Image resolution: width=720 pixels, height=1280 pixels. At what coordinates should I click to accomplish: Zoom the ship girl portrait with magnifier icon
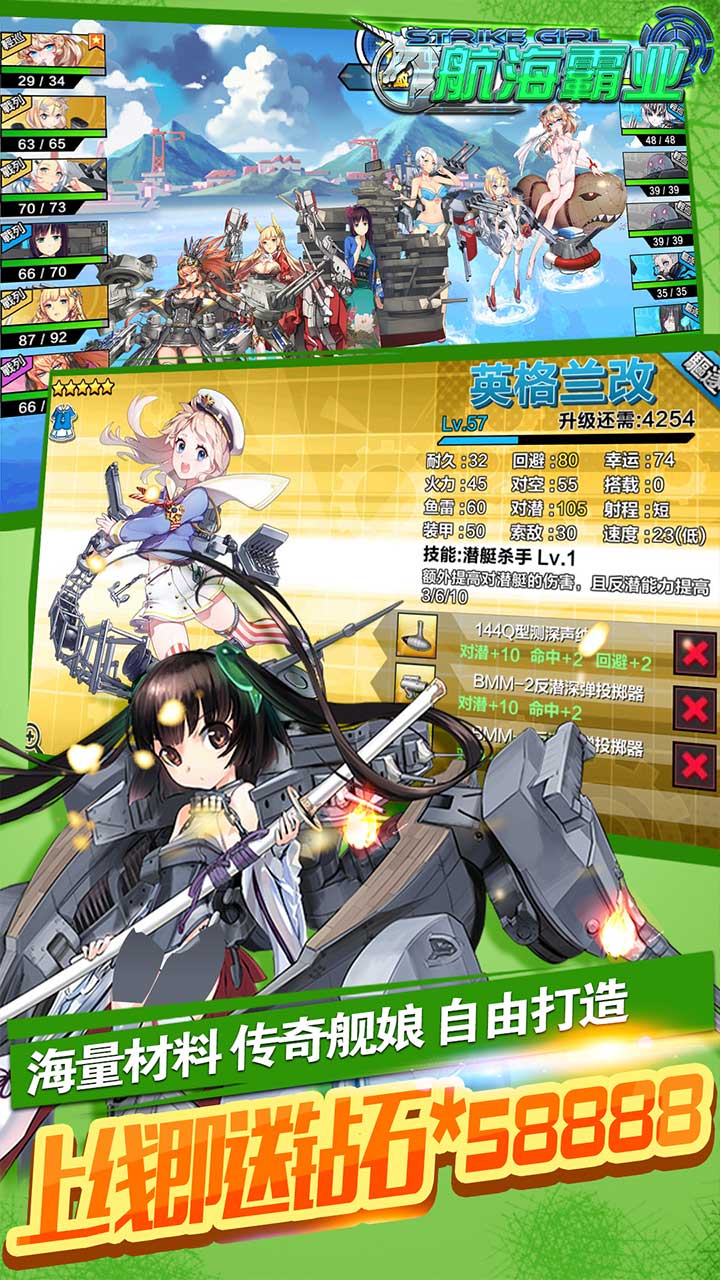tap(36, 740)
